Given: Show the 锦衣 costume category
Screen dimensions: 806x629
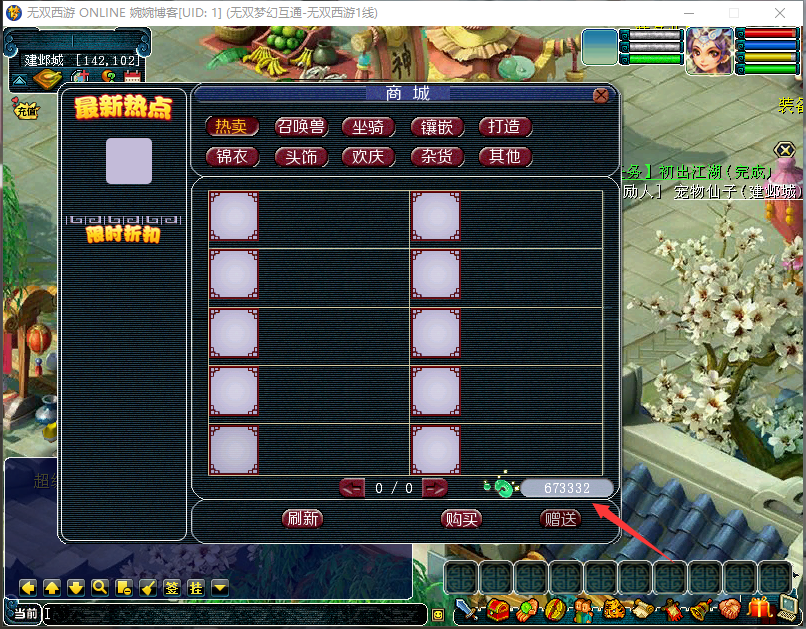Looking at the screenshot, I should pyautogui.click(x=232, y=157).
